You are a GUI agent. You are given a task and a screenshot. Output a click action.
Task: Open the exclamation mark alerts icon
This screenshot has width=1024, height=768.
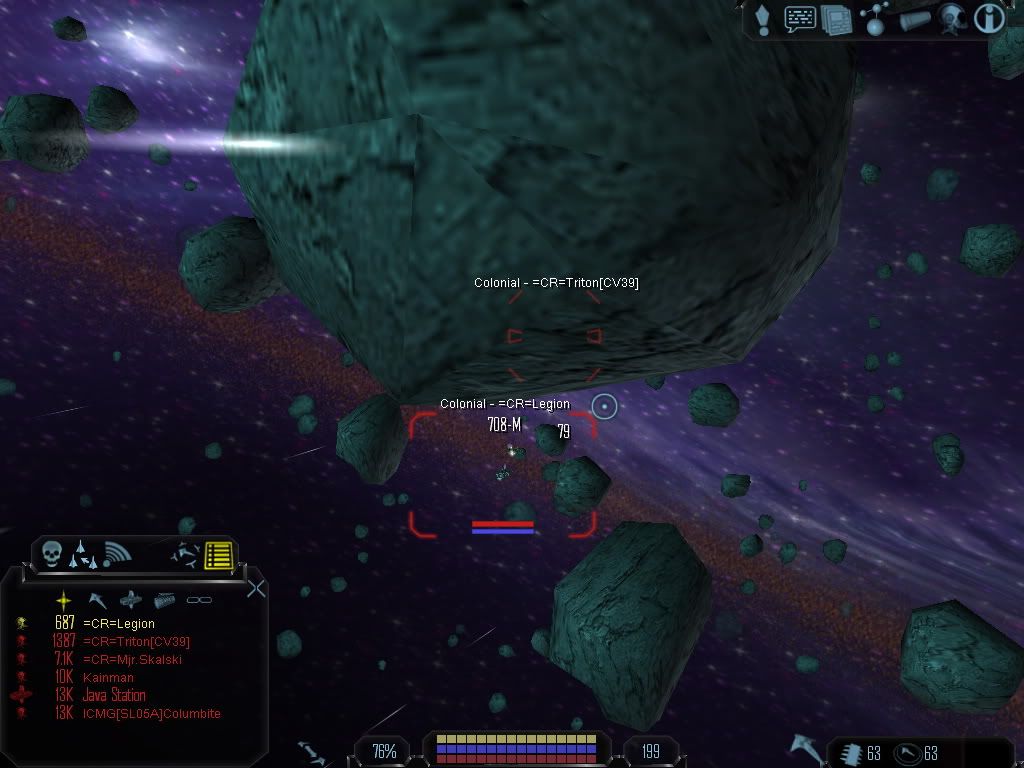click(x=762, y=19)
